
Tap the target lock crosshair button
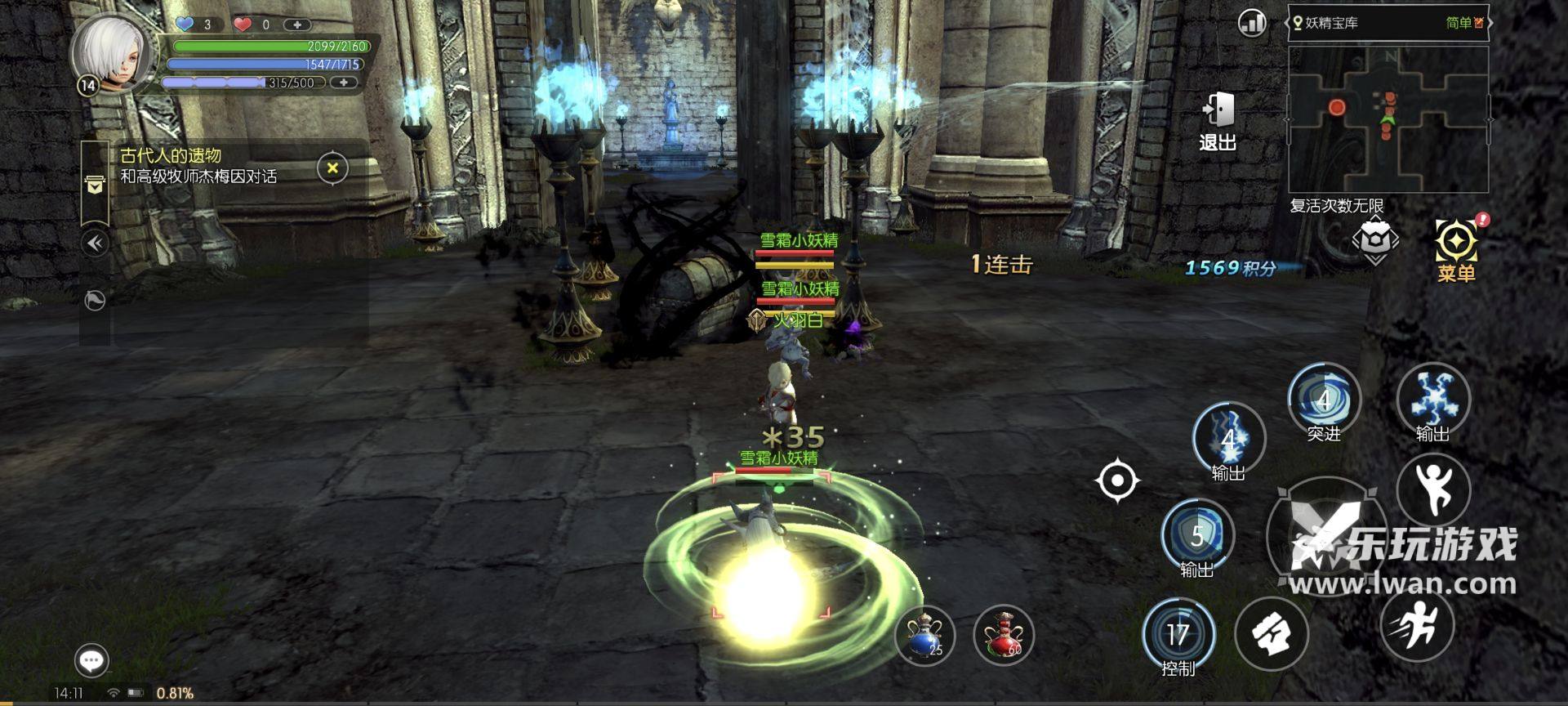click(1117, 480)
